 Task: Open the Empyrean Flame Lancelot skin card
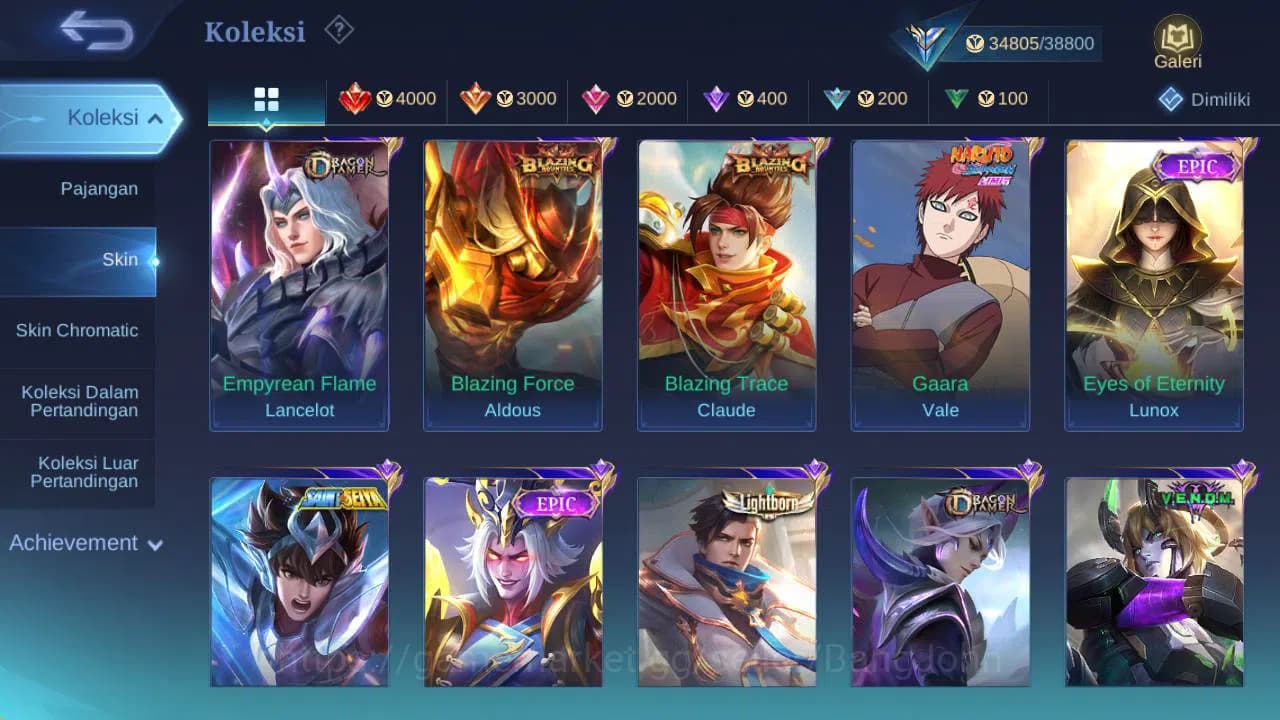click(x=299, y=283)
